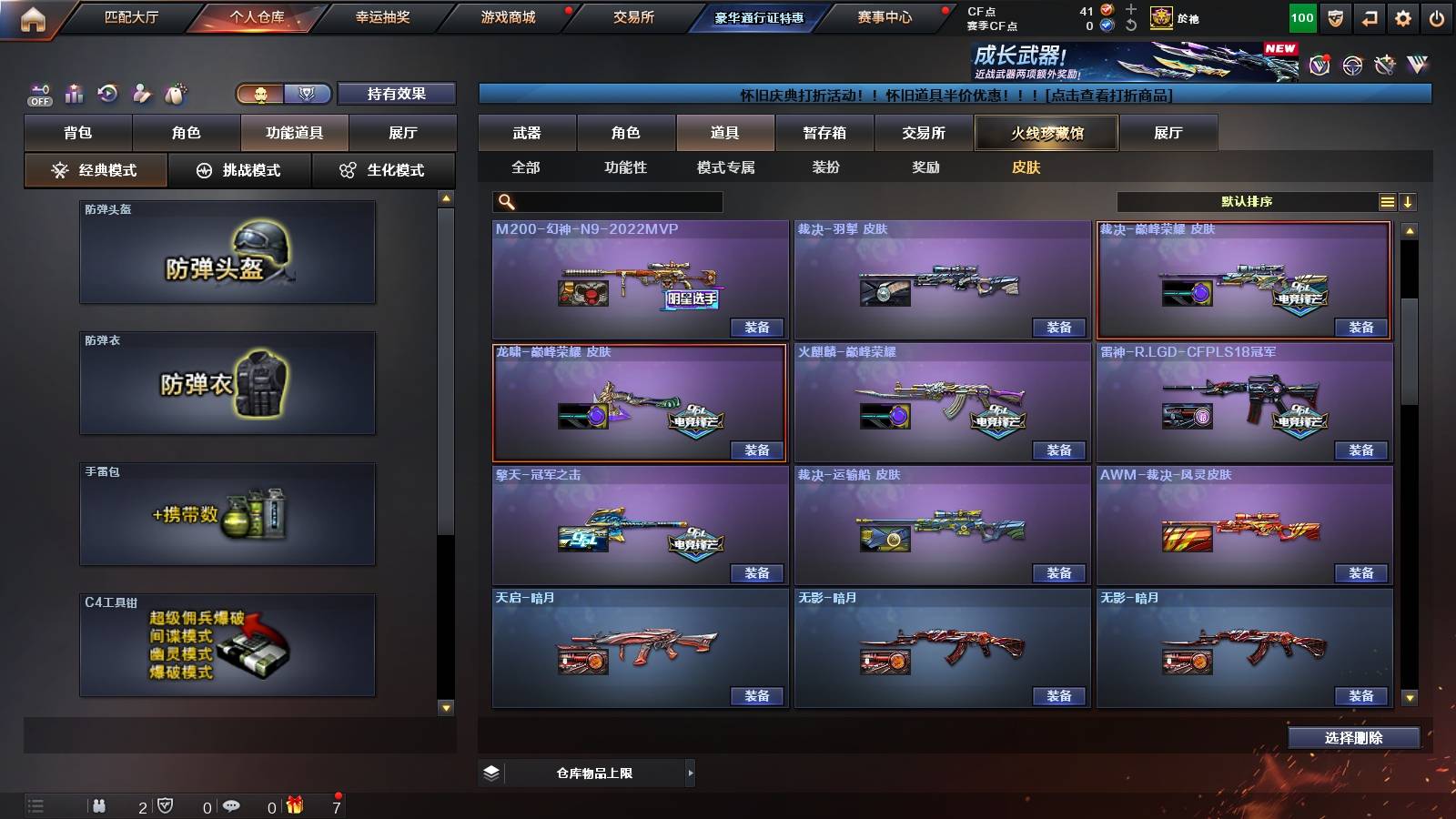1456x819 pixels.
Task: Click 装备 on the M200-幻神-N9-2022MVP skin
Action: click(x=758, y=328)
